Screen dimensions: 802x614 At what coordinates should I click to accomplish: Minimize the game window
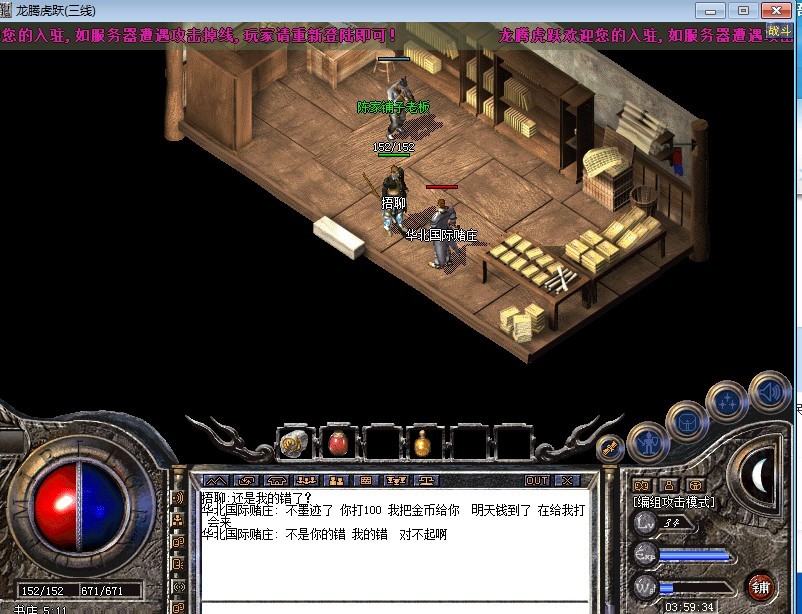pyautogui.click(x=714, y=10)
